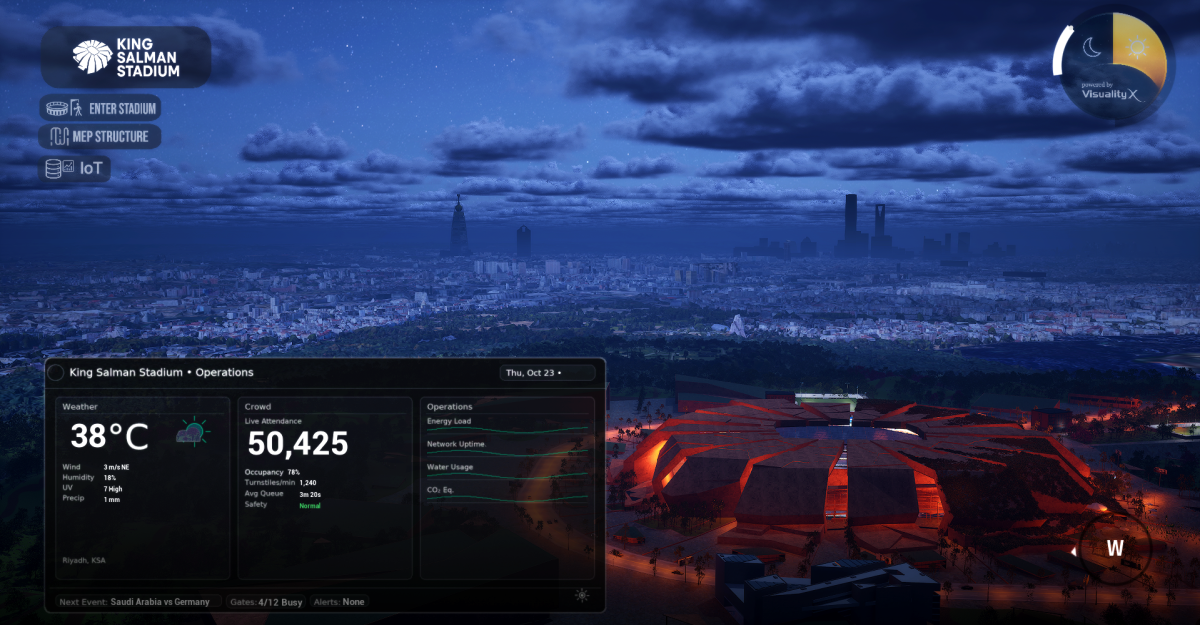Click the Water Usage chart row
1200x625 pixels.
pyautogui.click(x=507, y=472)
